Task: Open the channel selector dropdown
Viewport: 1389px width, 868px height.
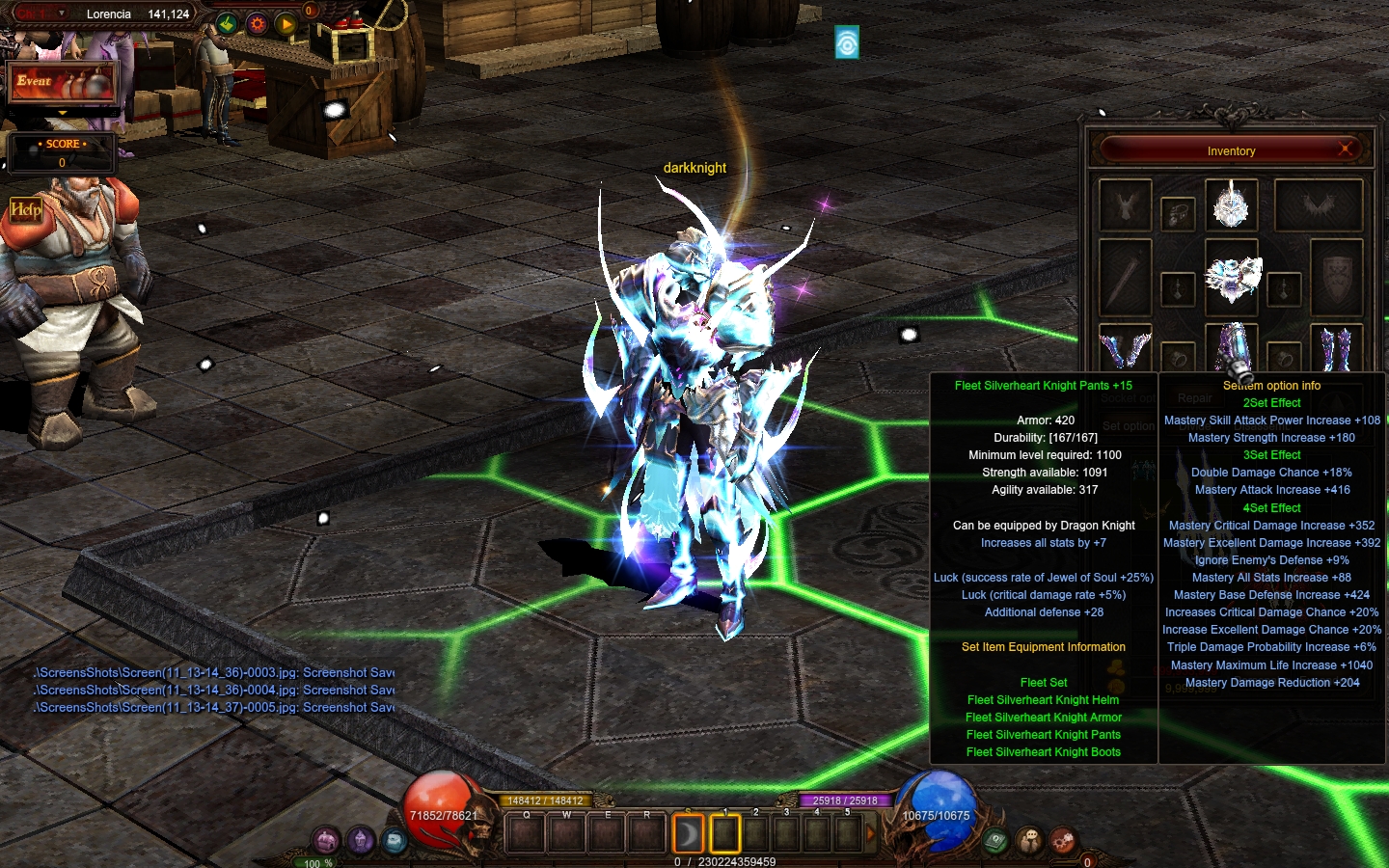Action: coord(62,14)
